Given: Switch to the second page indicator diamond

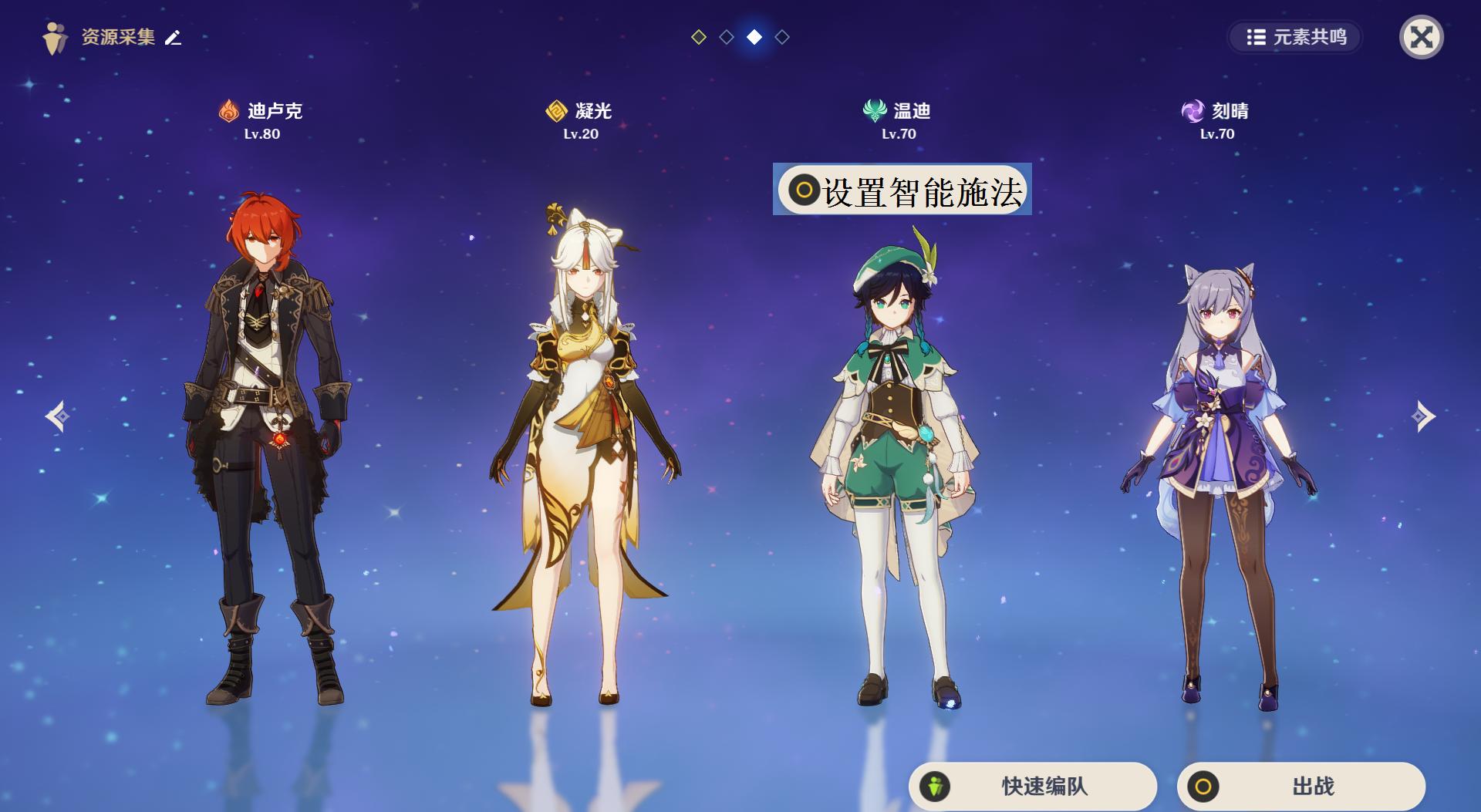Looking at the screenshot, I should coord(727,35).
